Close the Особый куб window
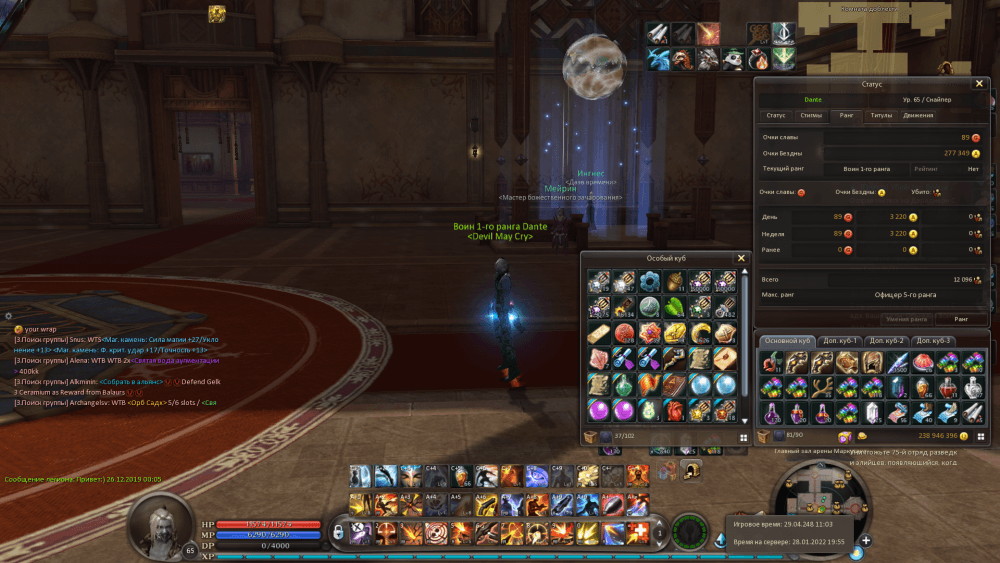This screenshot has height=563, width=1000. click(x=741, y=258)
